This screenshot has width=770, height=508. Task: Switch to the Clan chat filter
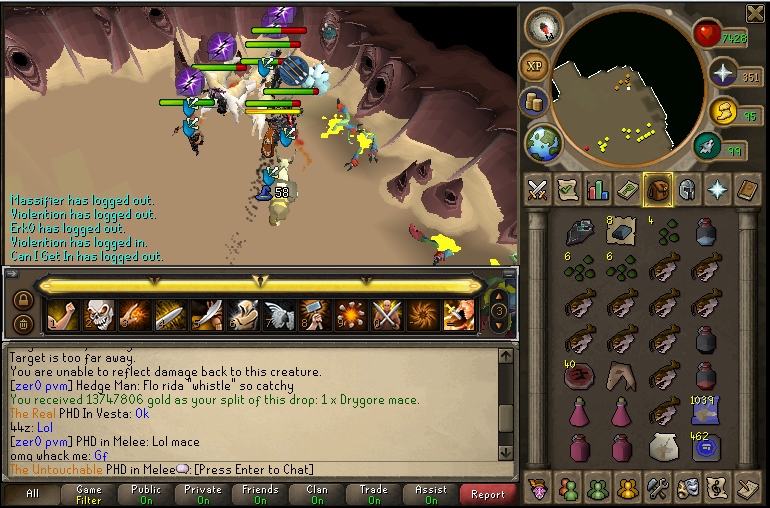pos(317,494)
